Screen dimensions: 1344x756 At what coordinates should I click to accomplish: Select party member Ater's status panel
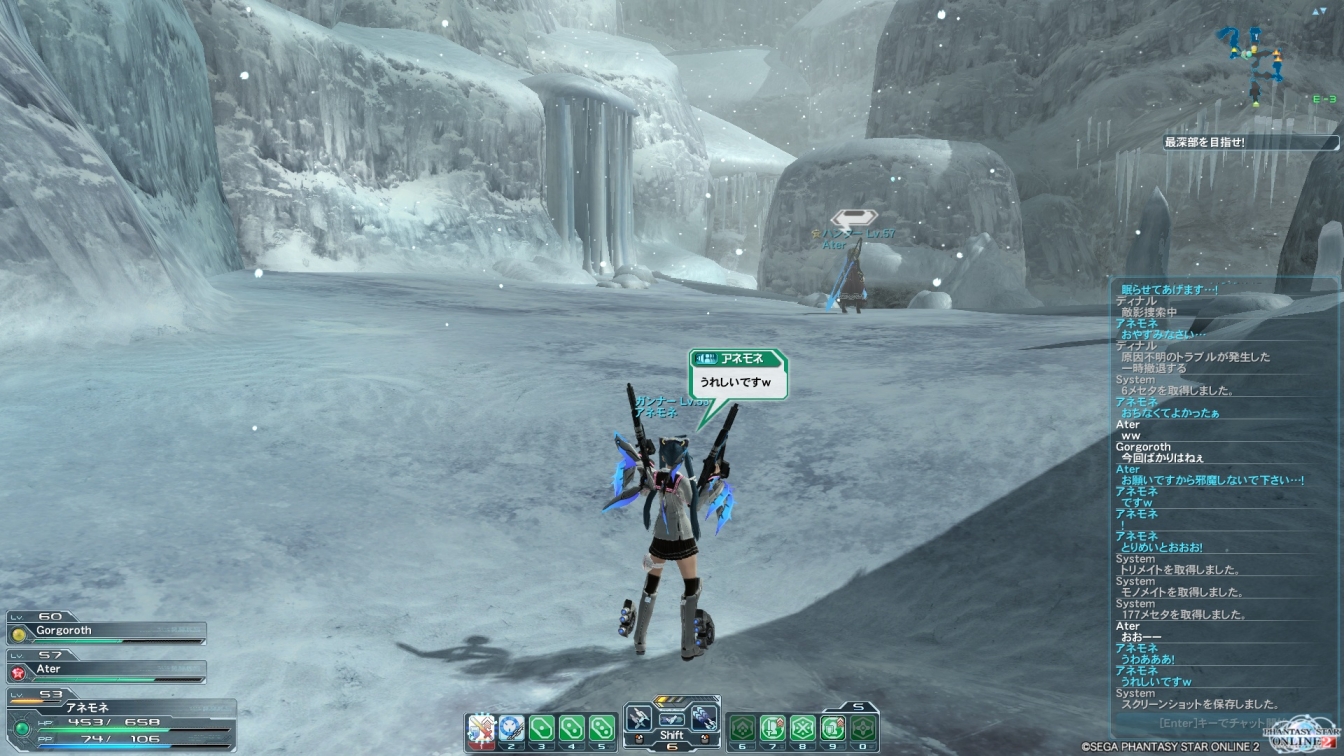107,670
